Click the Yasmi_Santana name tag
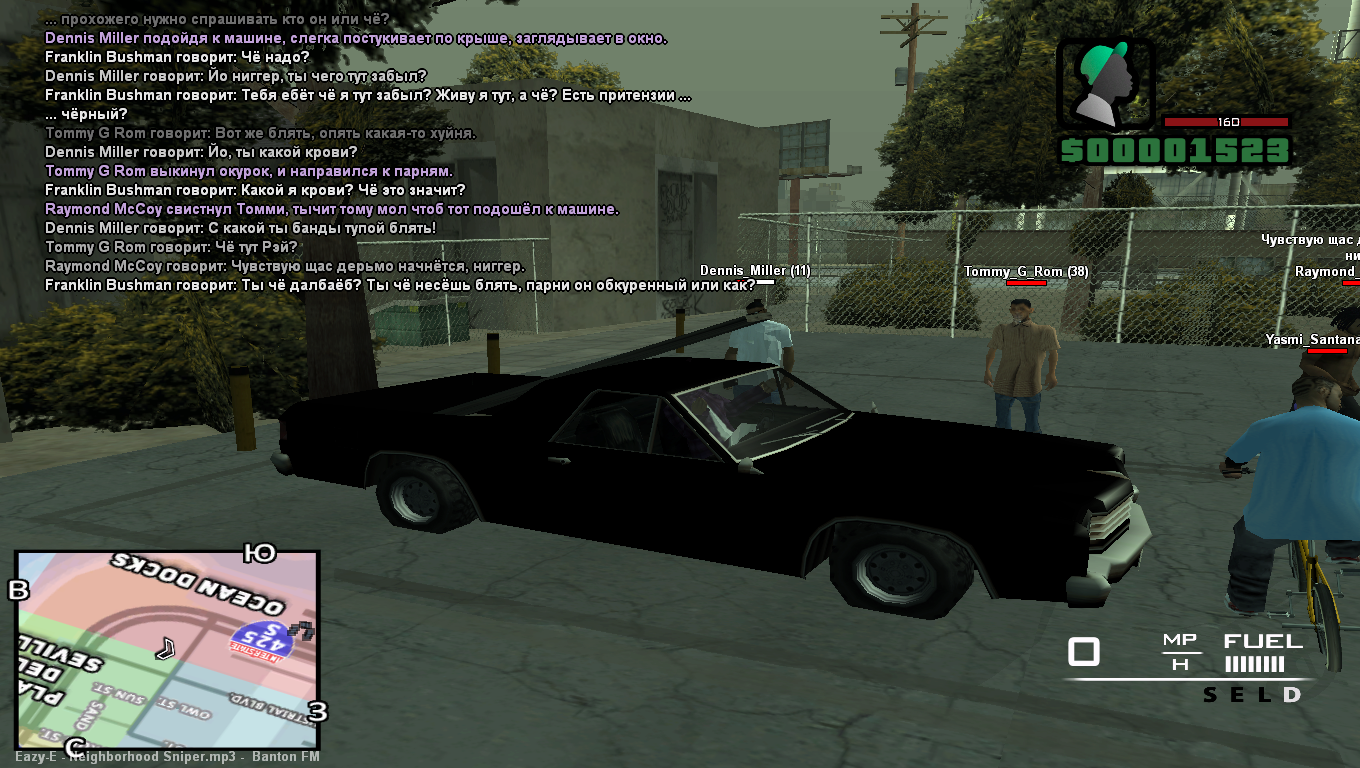 pyautogui.click(x=1312, y=340)
